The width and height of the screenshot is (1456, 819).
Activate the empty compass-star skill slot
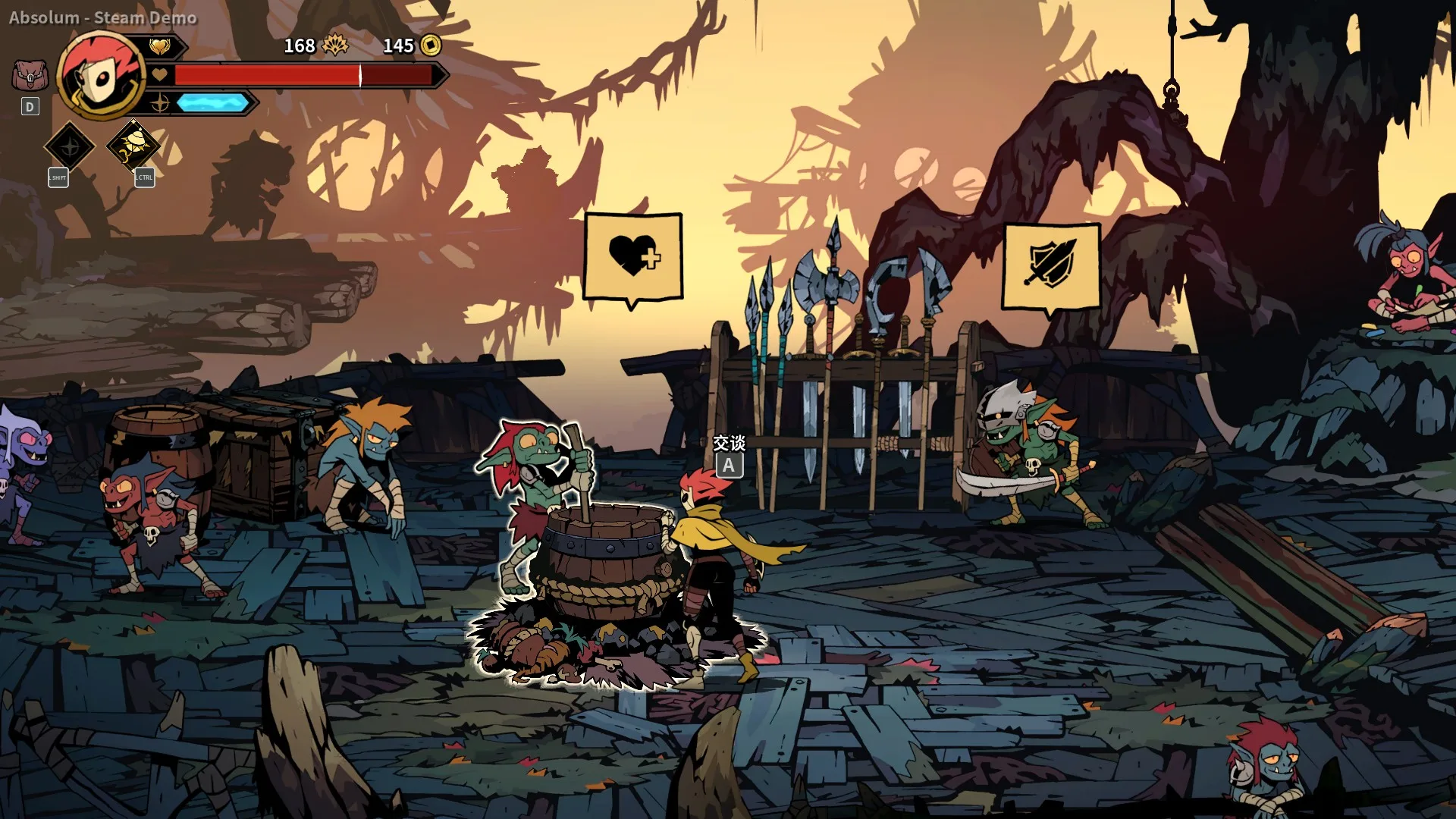coord(70,146)
